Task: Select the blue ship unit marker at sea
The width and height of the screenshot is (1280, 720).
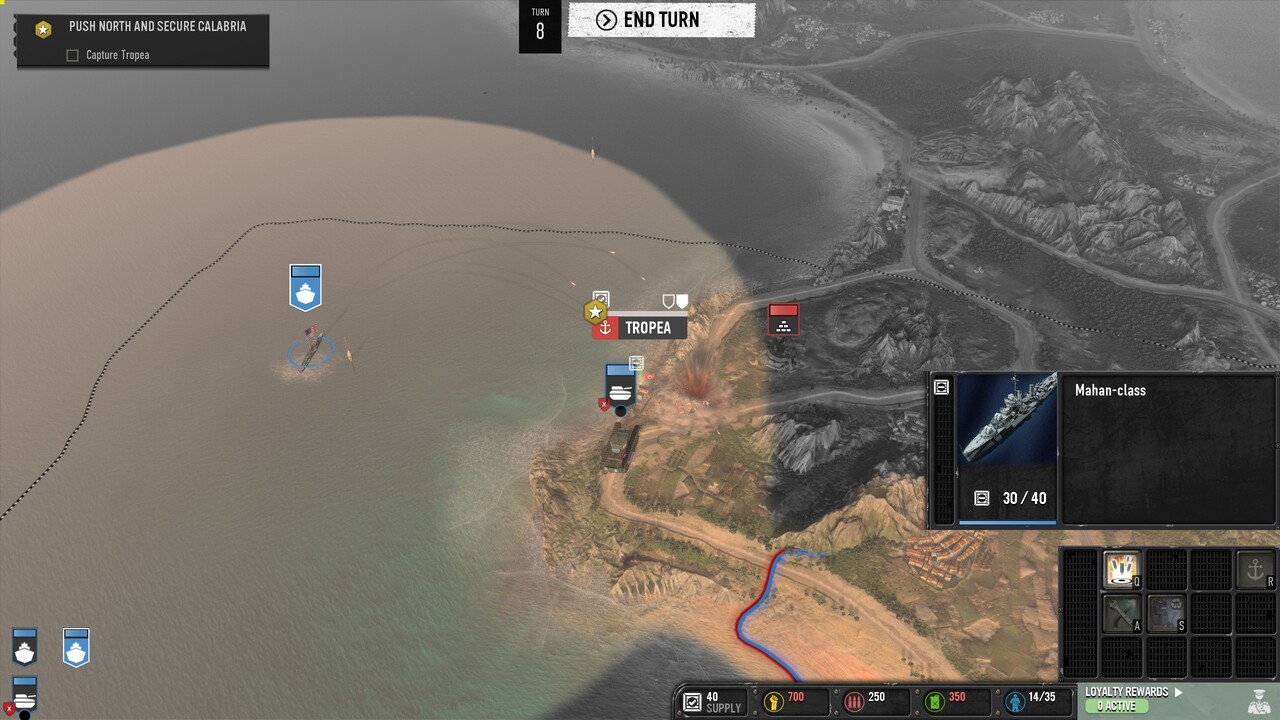Action: (305, 287)
